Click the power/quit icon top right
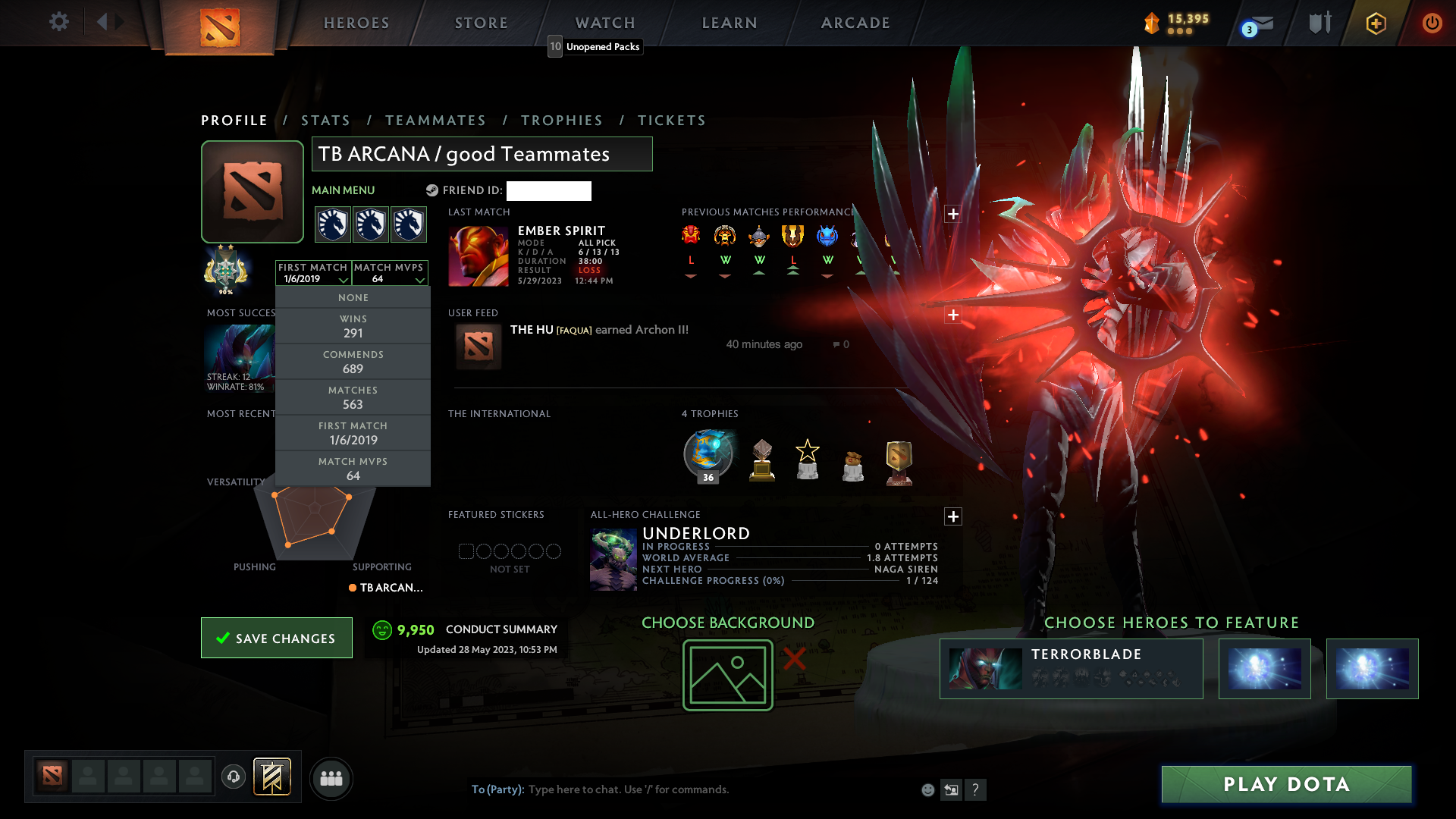Screen dimensions: 1456x819 pos(1432,23)
